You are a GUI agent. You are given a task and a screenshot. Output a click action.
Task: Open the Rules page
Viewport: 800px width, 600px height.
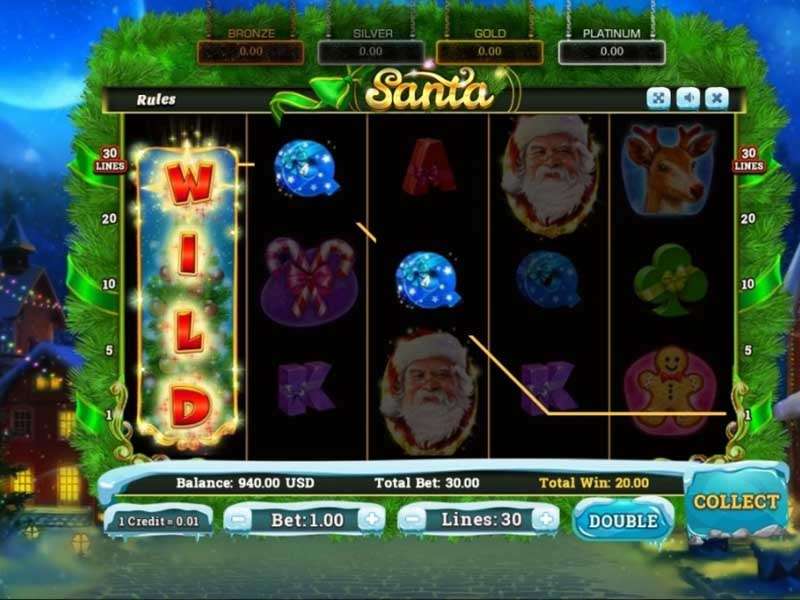pyautogui.click(x=156, y=99)
